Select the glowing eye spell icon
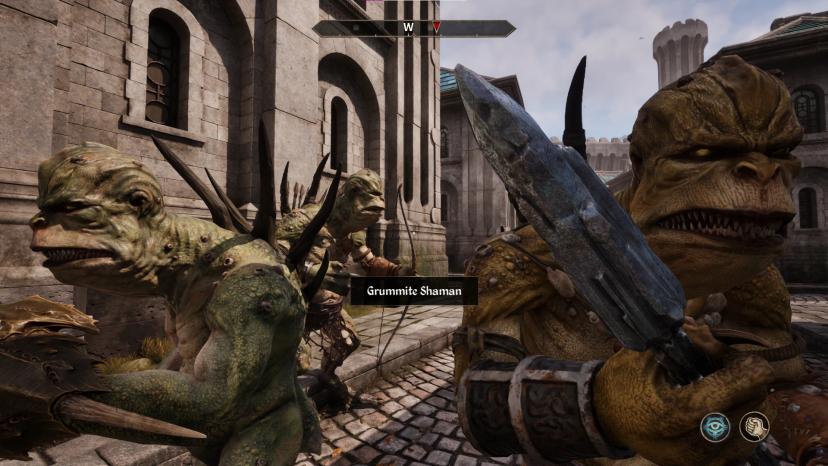828x466 pixels. [715, 427]
